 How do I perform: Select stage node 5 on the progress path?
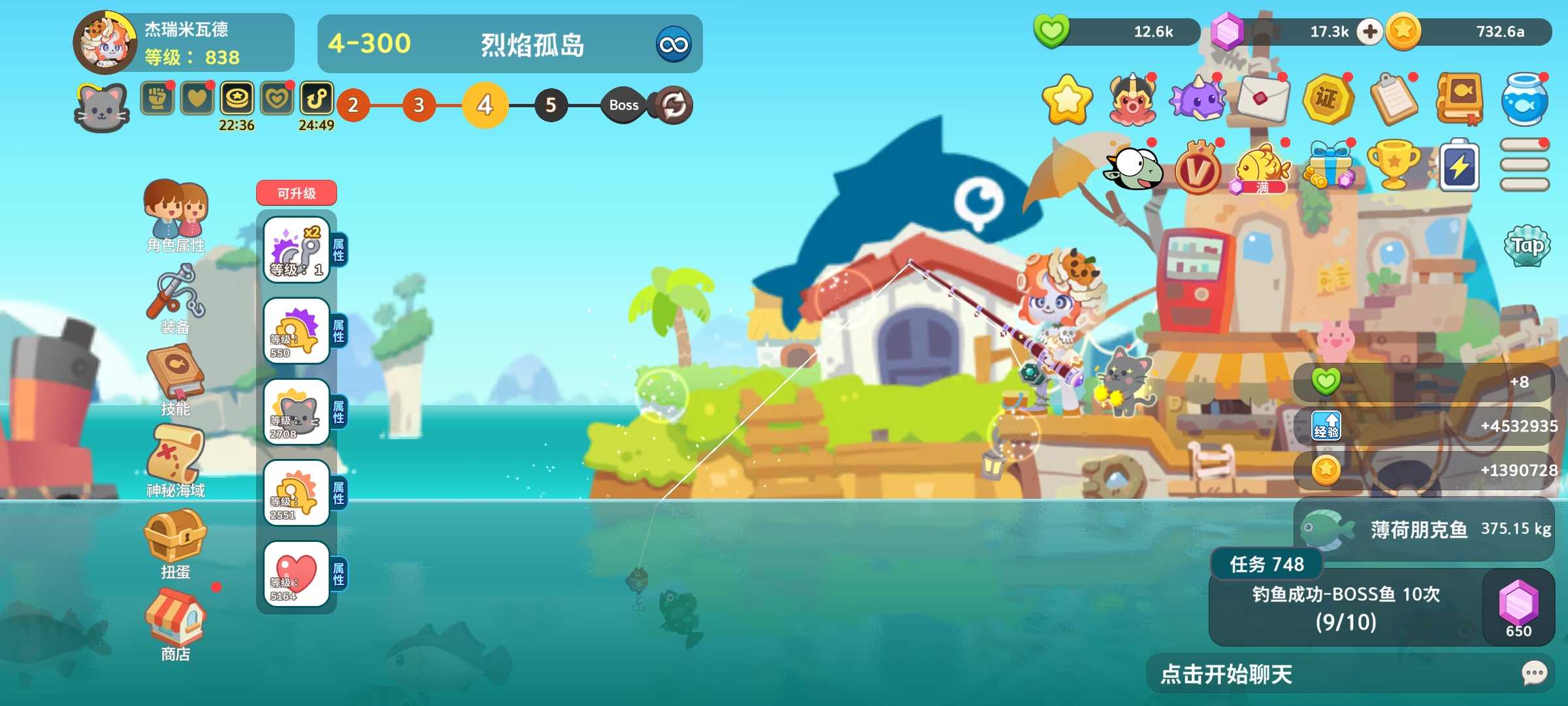[x=551, y=105]
